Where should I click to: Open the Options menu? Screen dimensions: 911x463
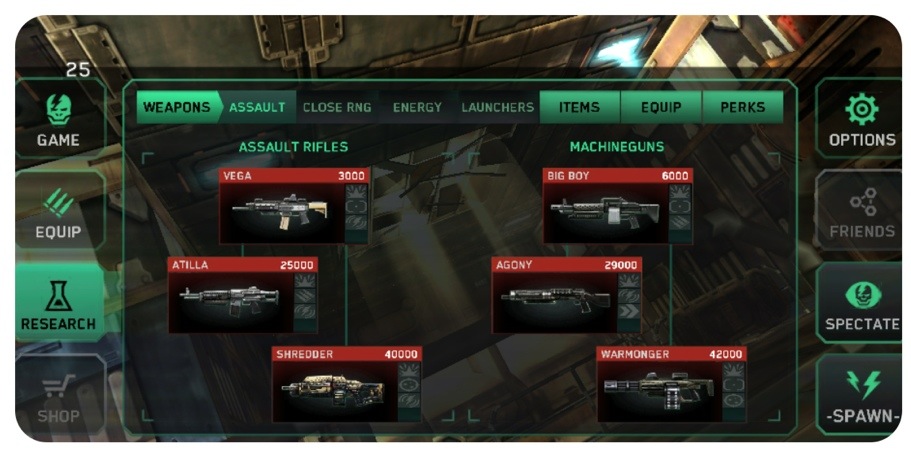(x=861, y=121)
